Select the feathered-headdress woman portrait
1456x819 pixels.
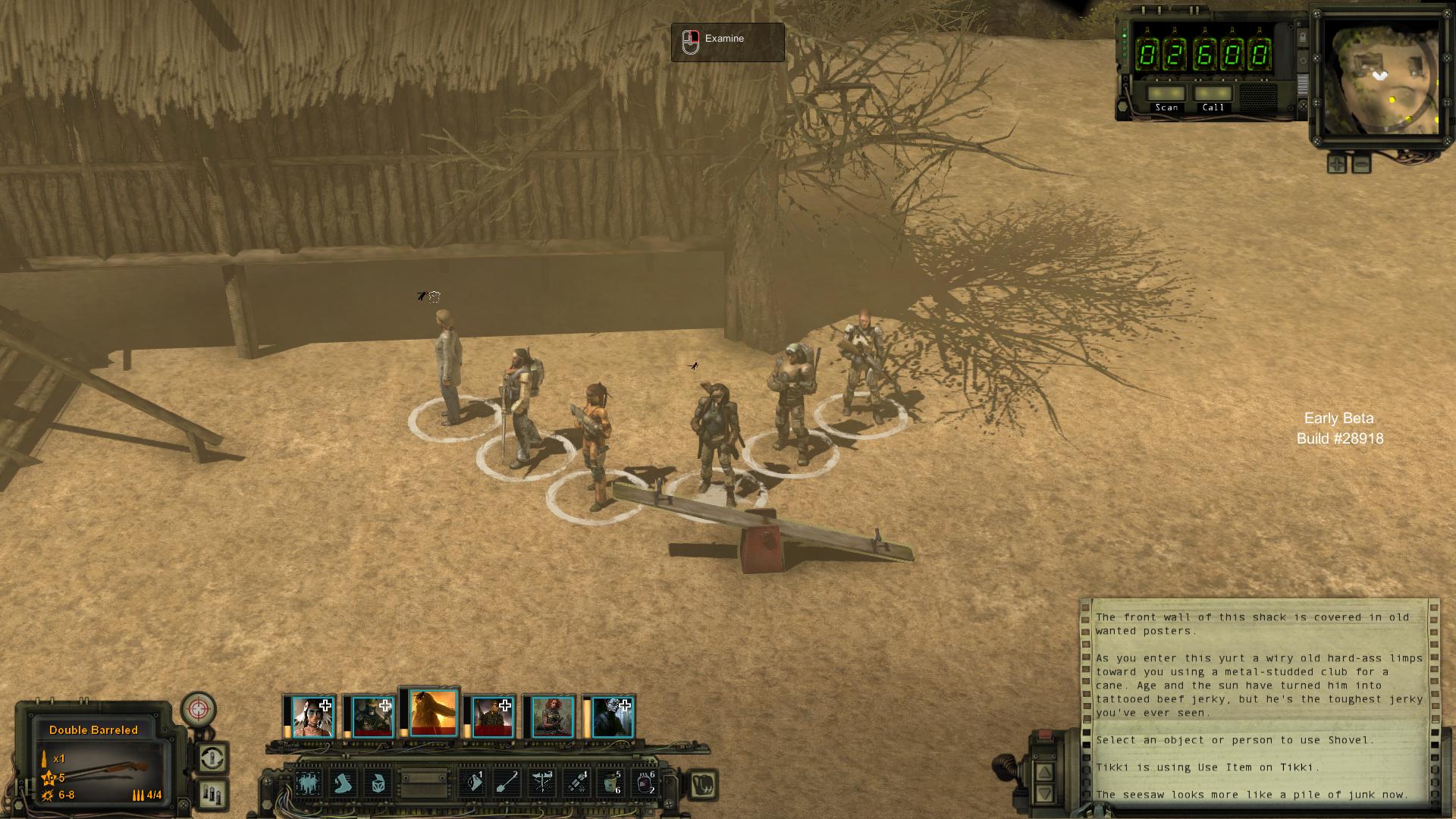(x=312, y=717)
